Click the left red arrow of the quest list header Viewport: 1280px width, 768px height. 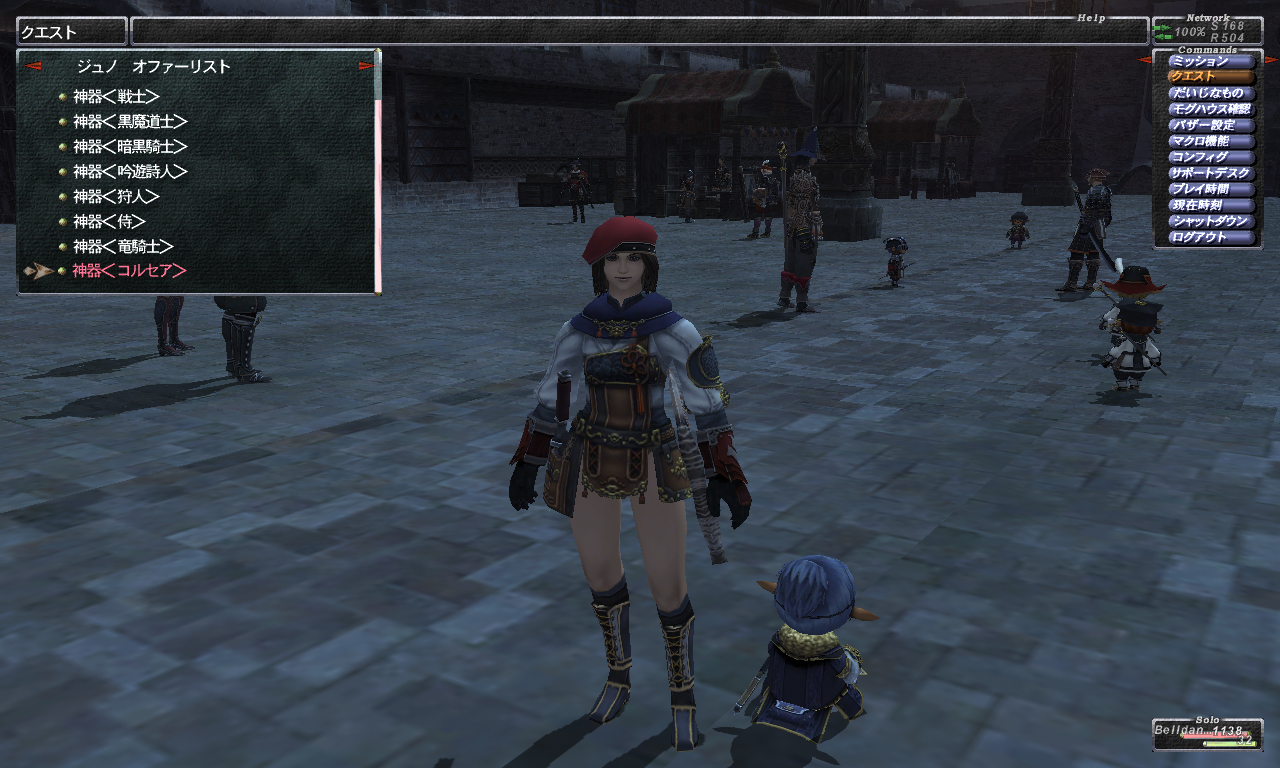pos(33,67)
